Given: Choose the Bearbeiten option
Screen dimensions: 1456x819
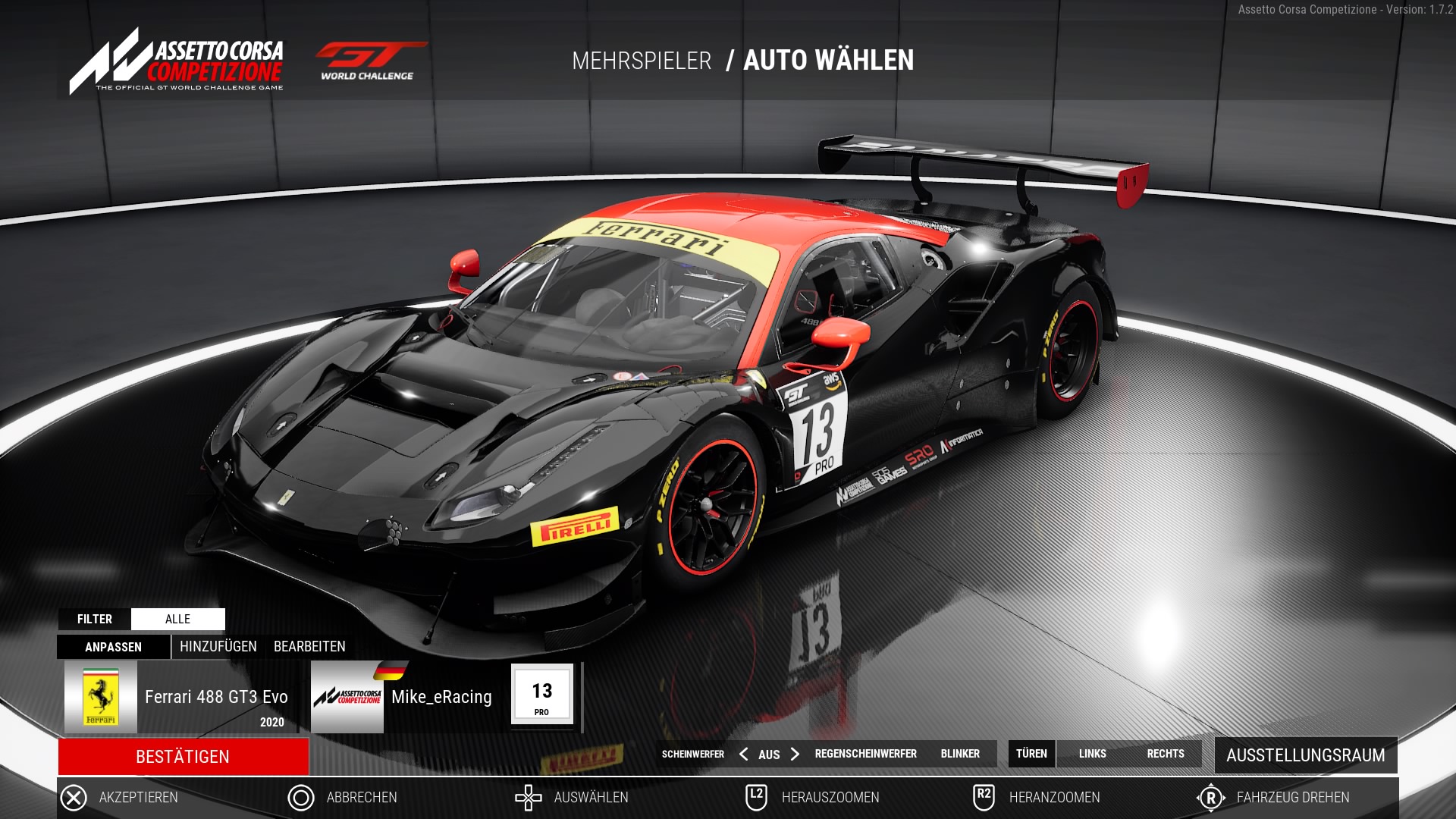Looking at the screenshot, I should click(x=309, y=646).
